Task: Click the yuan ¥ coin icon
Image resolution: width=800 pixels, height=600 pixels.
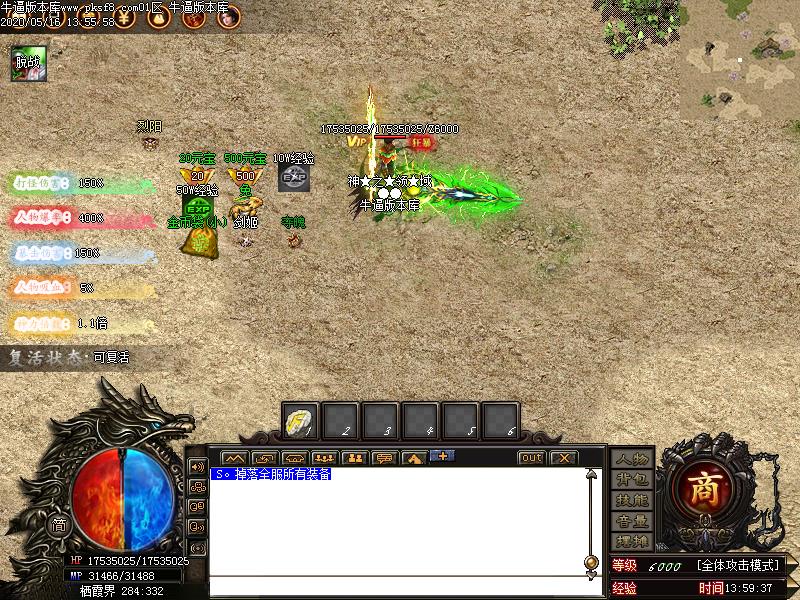Action: tap(121, 17)
